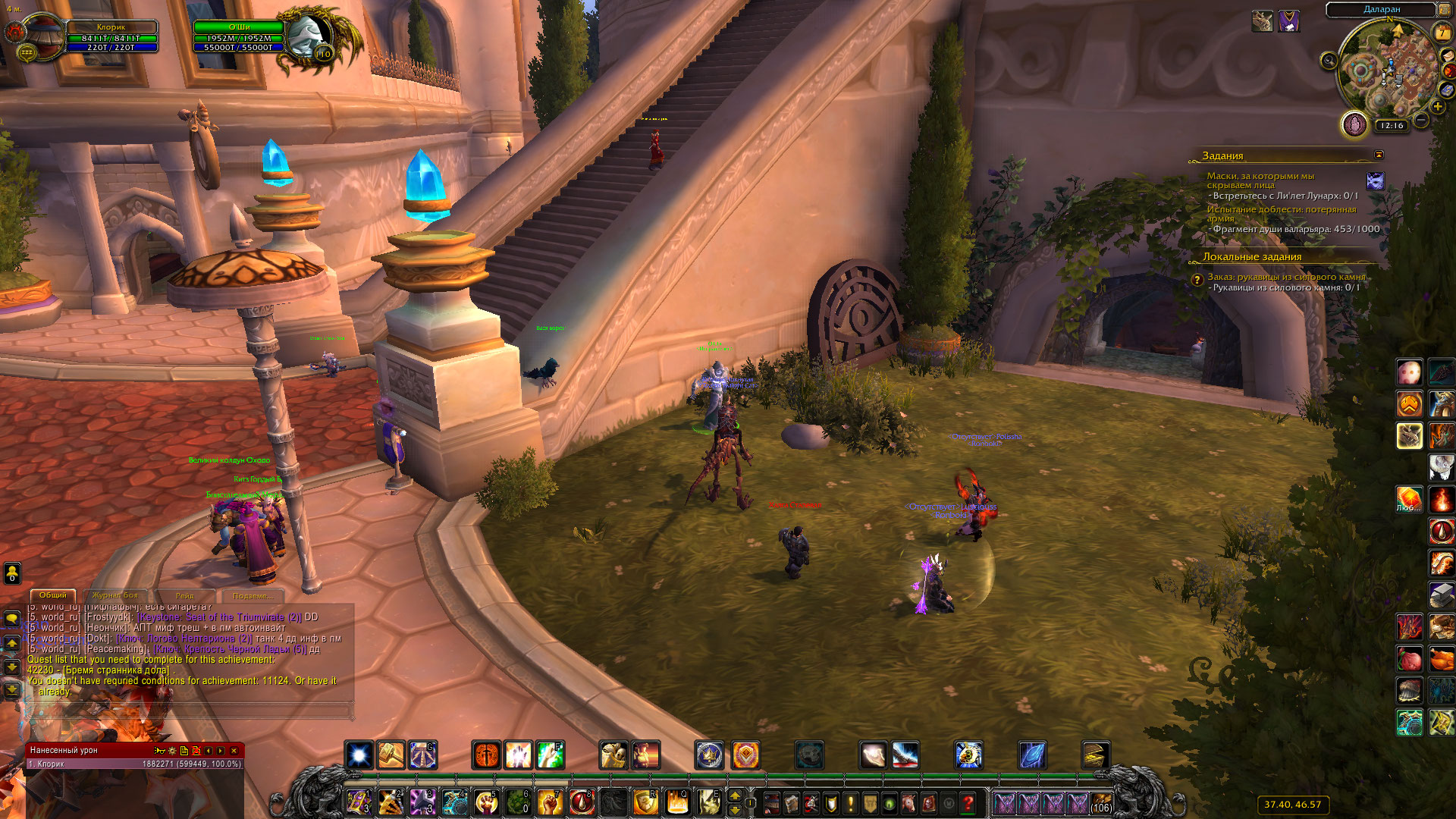
Task: Click the О'Ши target frame
Action: tap(239, 36)
